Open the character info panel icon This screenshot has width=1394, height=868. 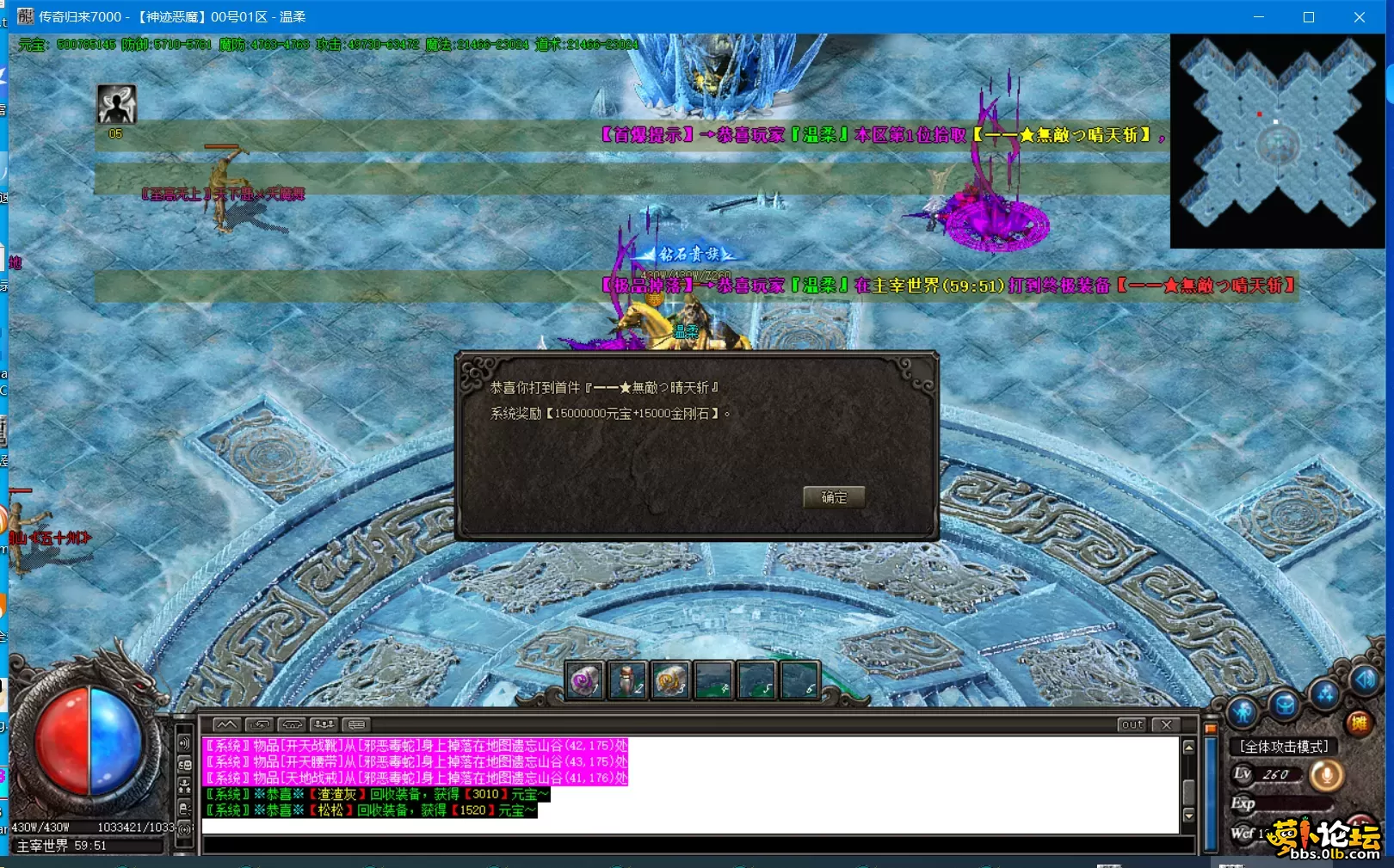coord(1243,711)
